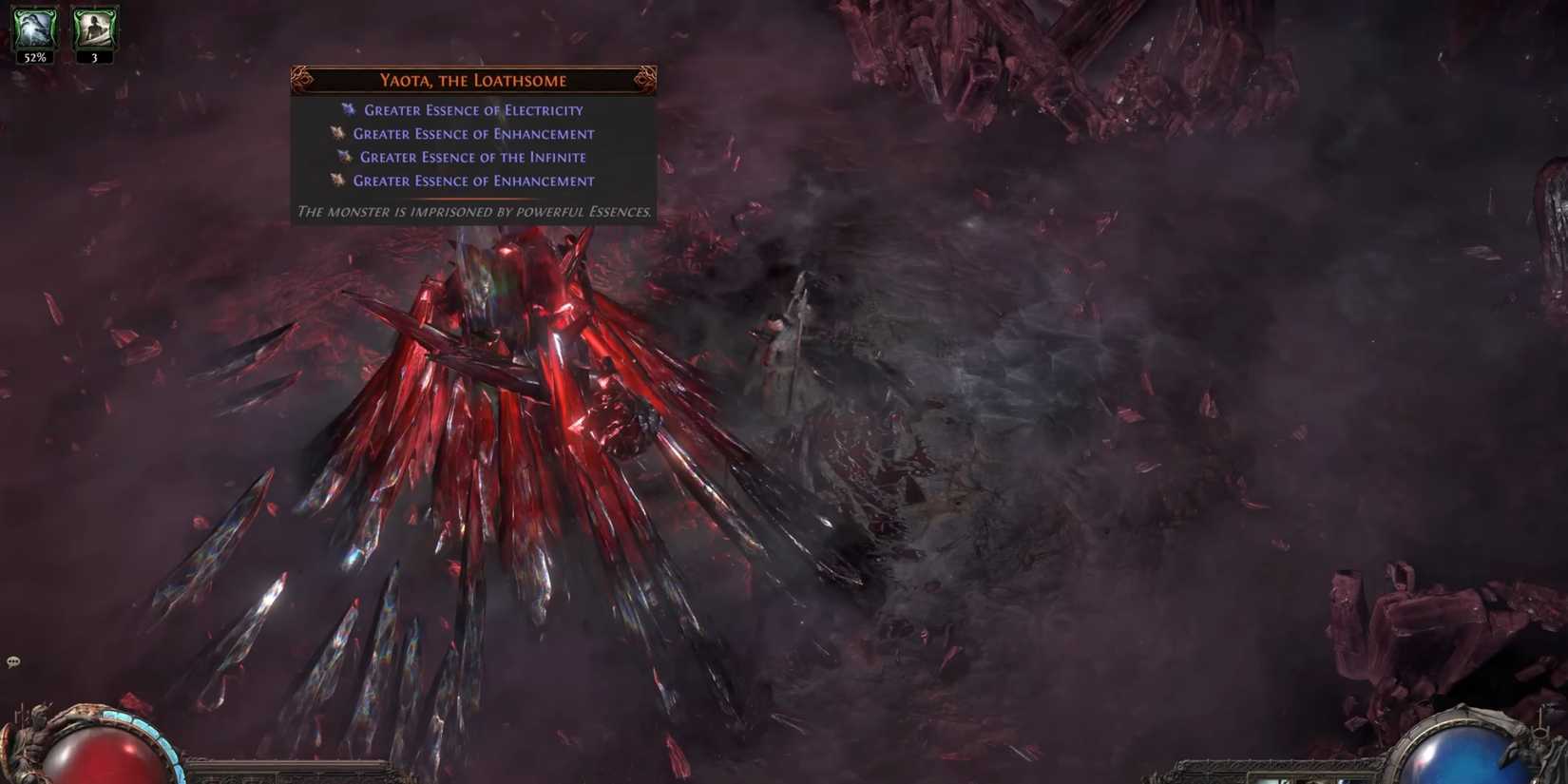Click the essence icon beside Greater Essence of Electricity
This screenshot has height=784, width=1568.
tap(350, 109)
